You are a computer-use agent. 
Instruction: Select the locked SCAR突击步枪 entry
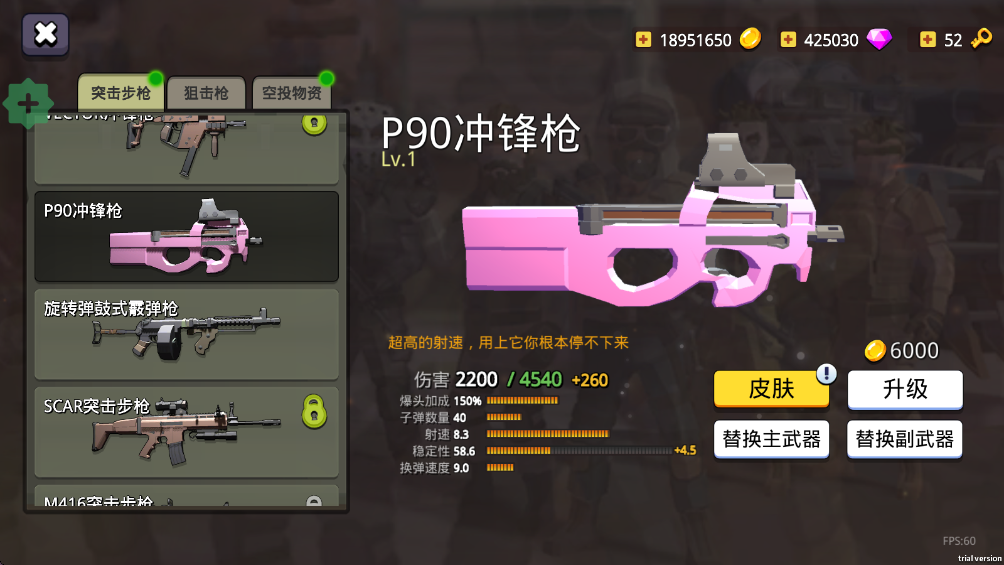187,432
